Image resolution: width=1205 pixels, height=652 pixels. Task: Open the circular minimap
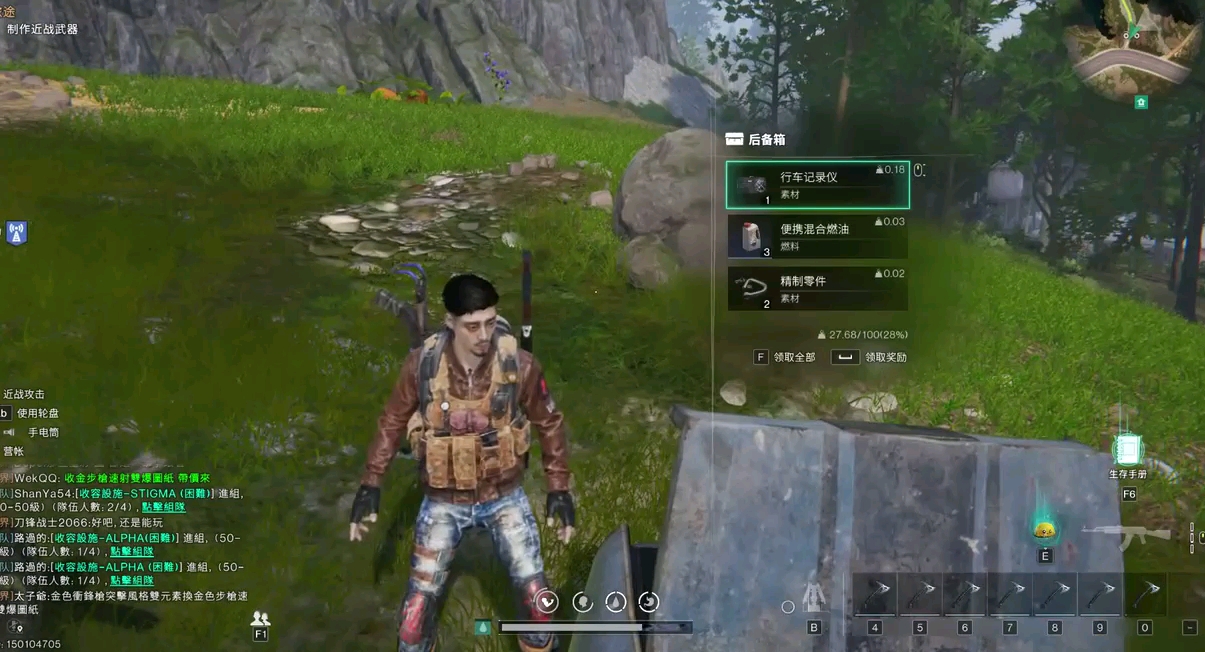coord(1131,47)
